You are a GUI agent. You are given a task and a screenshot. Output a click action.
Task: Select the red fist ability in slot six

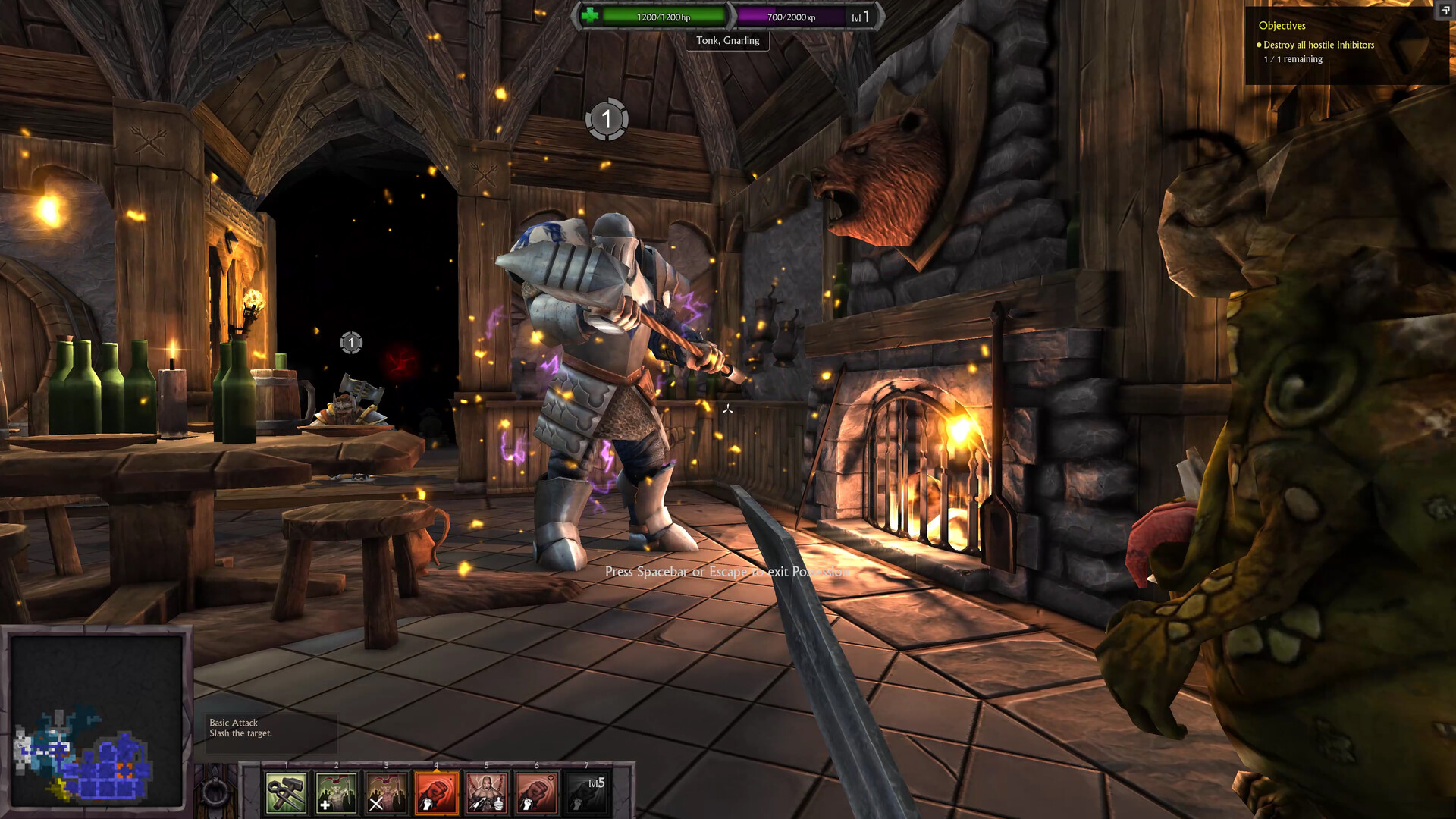(x=536, y=792)
